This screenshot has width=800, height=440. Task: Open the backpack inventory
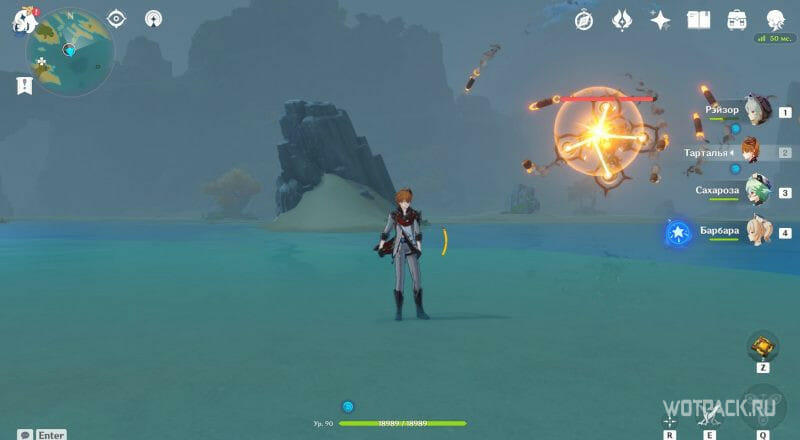[x=737, y=19]
